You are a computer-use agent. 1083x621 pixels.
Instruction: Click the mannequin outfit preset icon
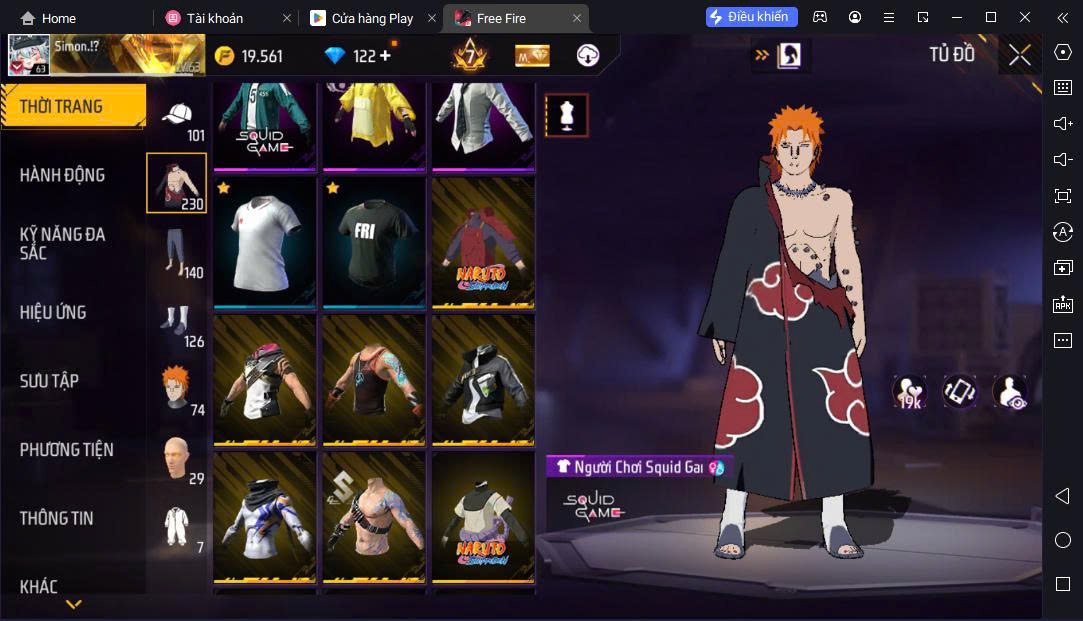(x=566, y=116)
